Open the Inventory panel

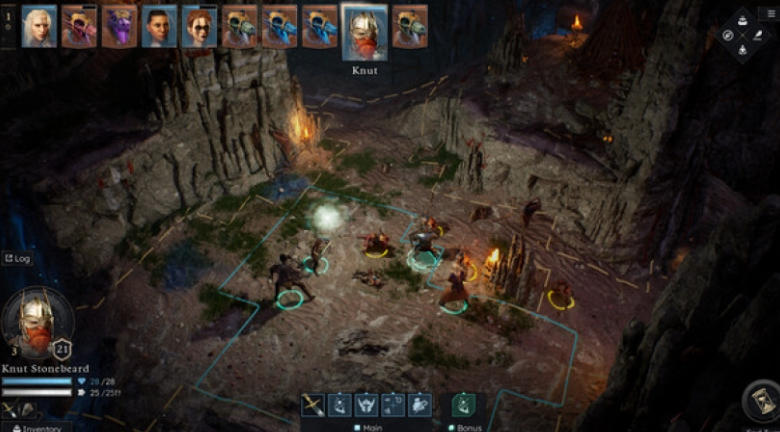pyautogui.click(x=37, y=428)
